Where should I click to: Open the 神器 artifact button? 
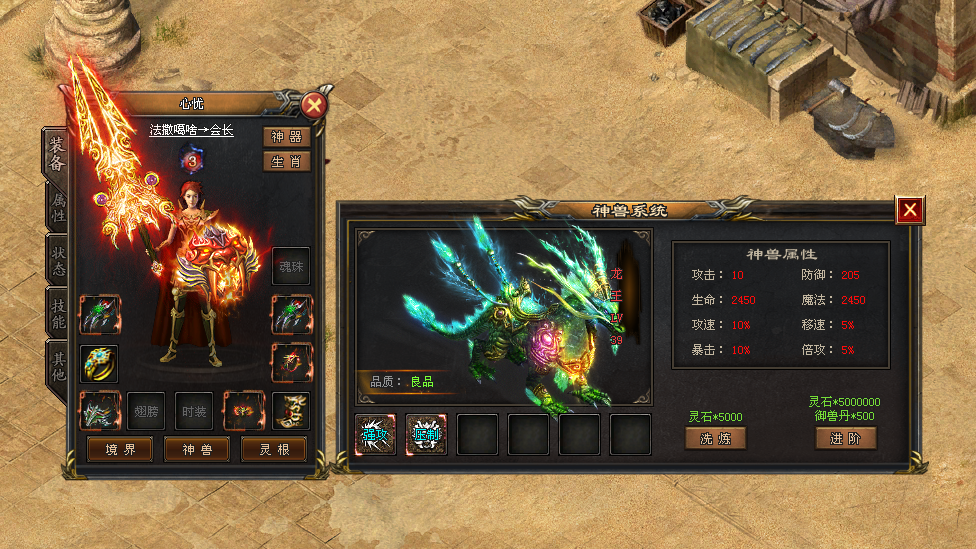pyautogui.click(x=287, y=137)
